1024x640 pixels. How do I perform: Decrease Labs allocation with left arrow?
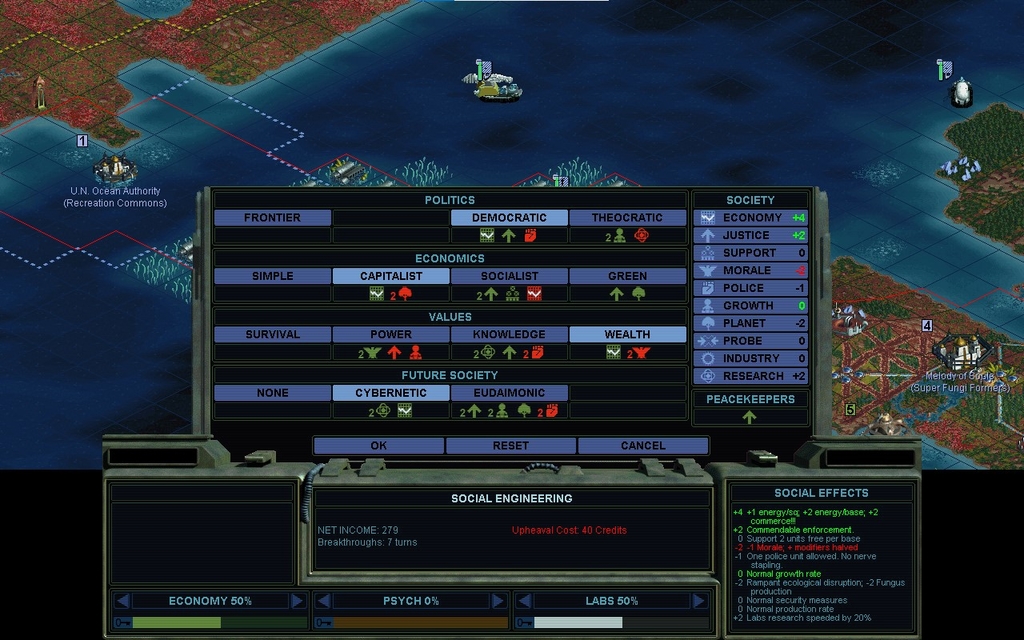pos(524,601)
